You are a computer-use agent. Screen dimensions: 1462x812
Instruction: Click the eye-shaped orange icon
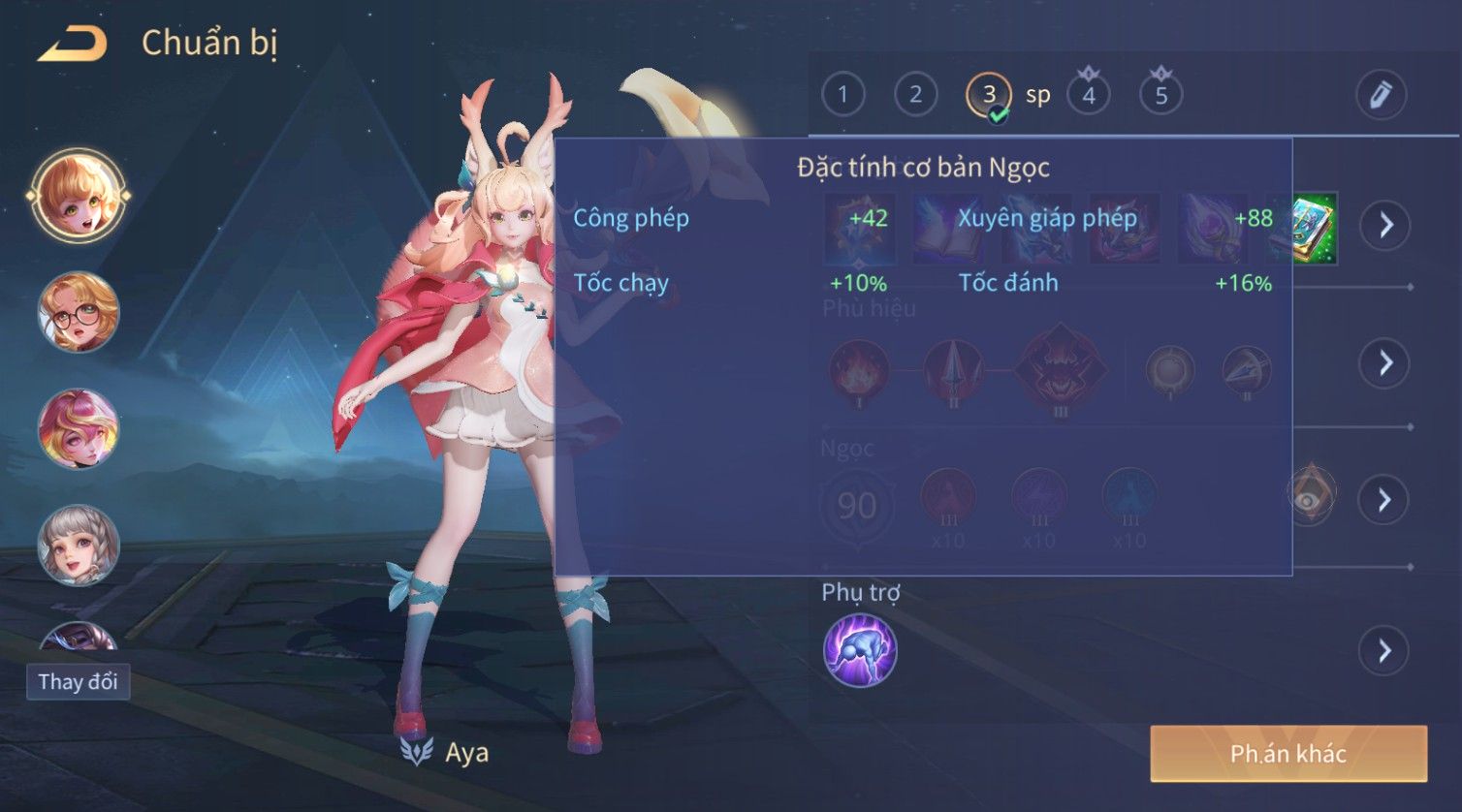(1310, 496)
